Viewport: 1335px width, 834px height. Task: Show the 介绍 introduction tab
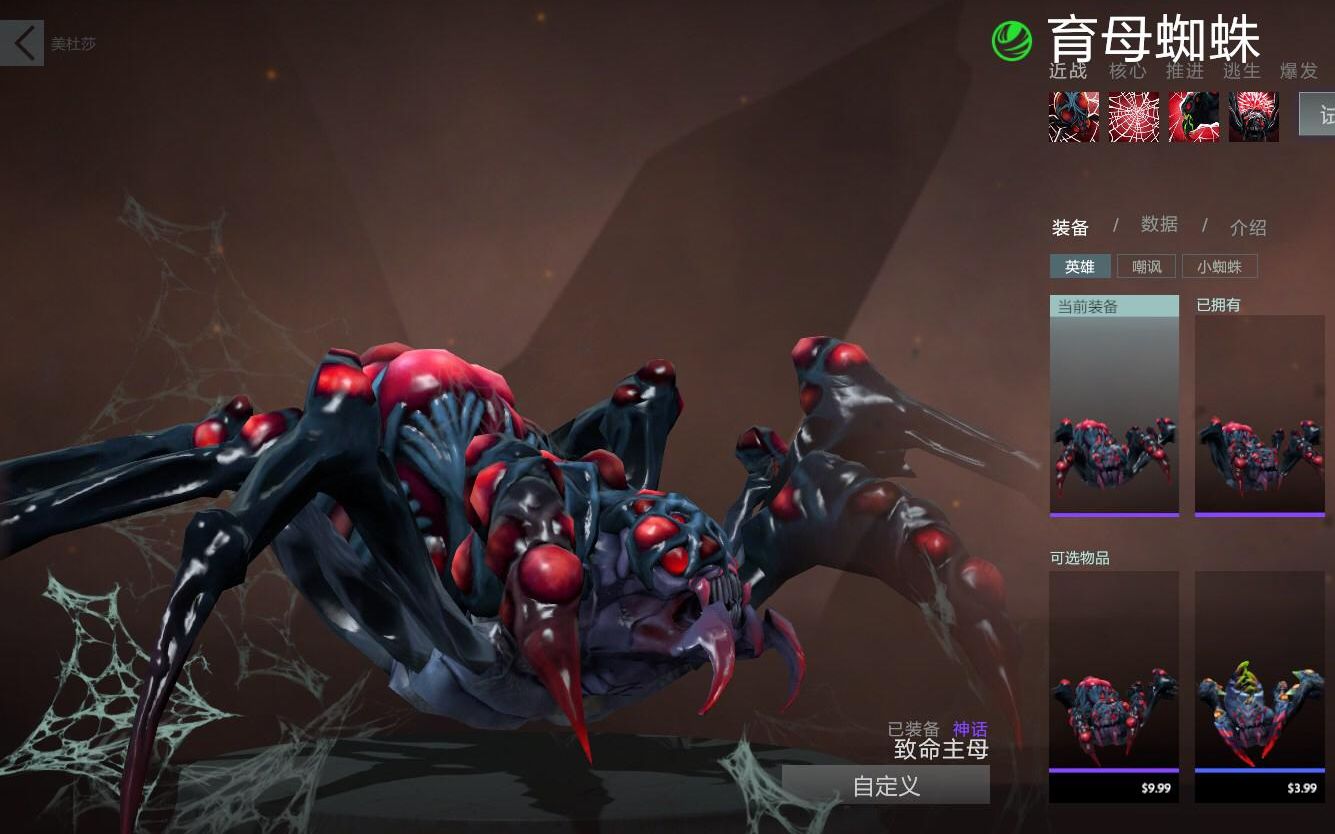[x=1248, y=228]
